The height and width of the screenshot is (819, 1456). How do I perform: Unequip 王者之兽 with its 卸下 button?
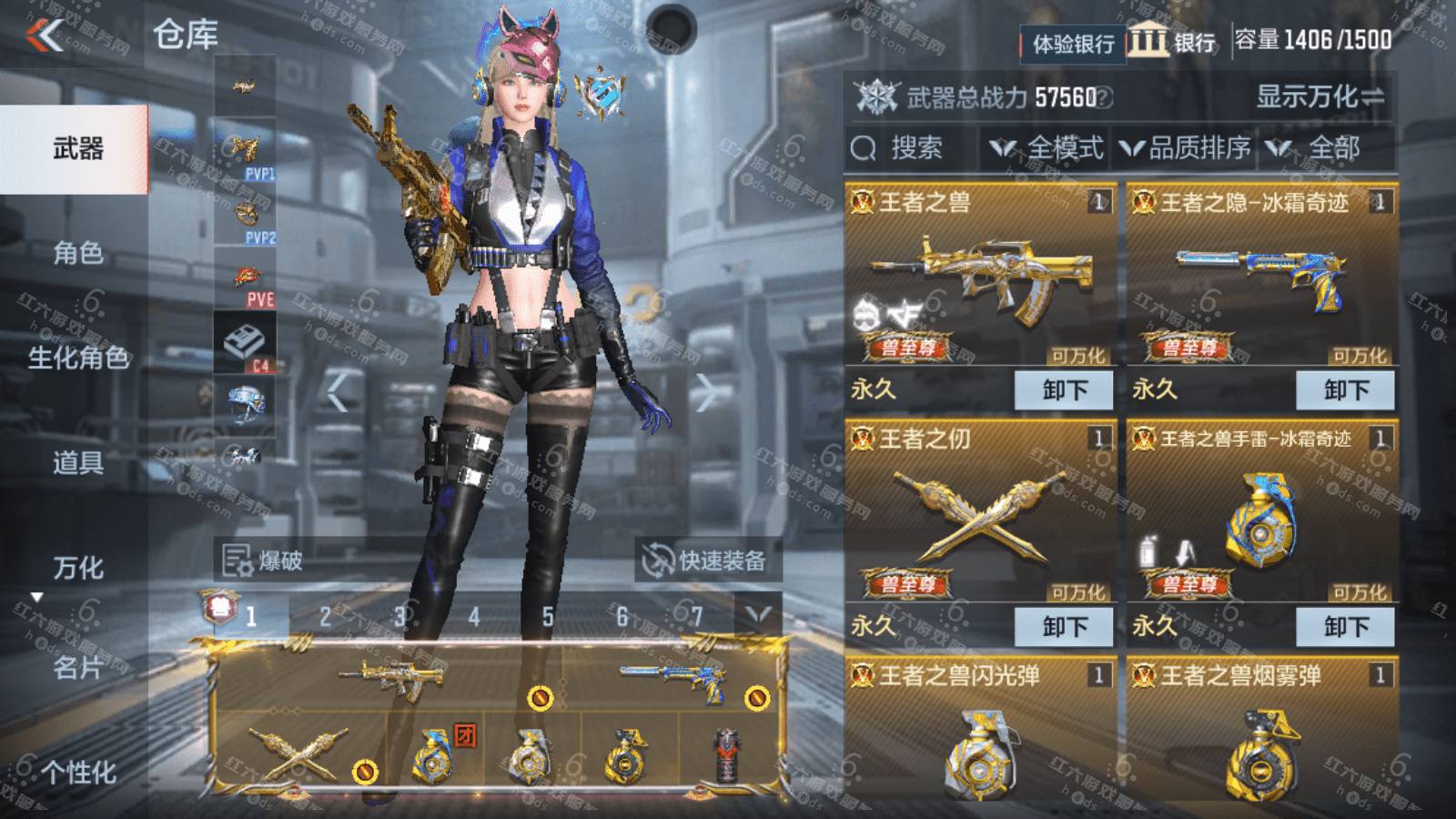[x=1064, y=390]
